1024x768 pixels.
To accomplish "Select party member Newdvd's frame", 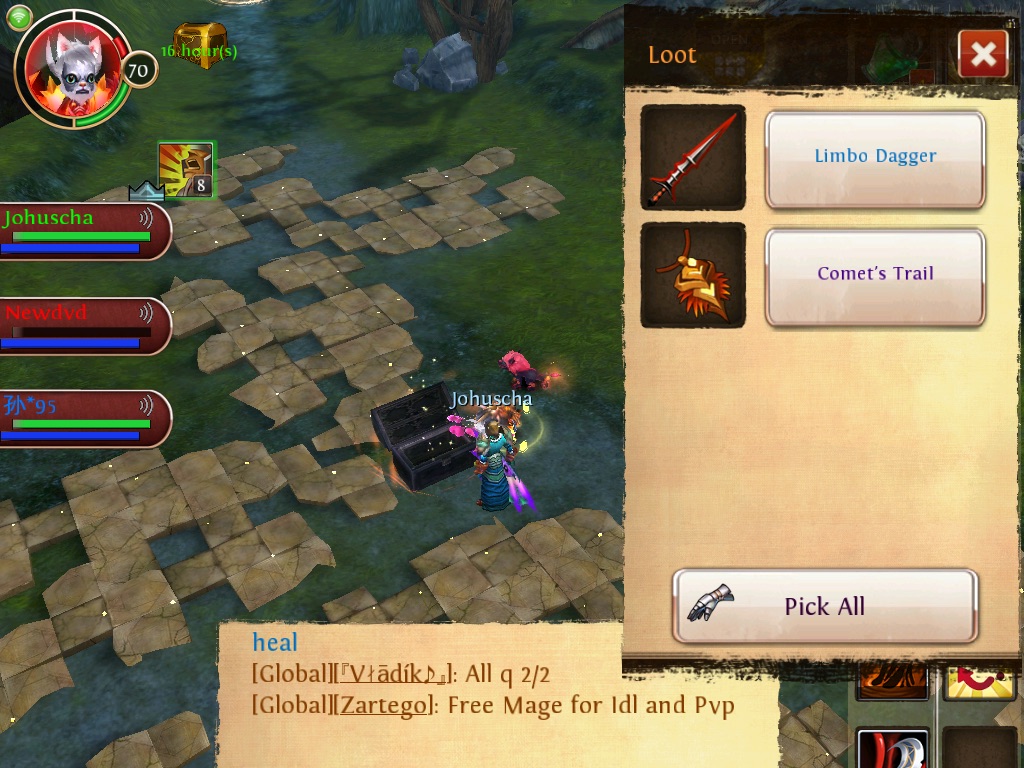I will tap(84, 326).
